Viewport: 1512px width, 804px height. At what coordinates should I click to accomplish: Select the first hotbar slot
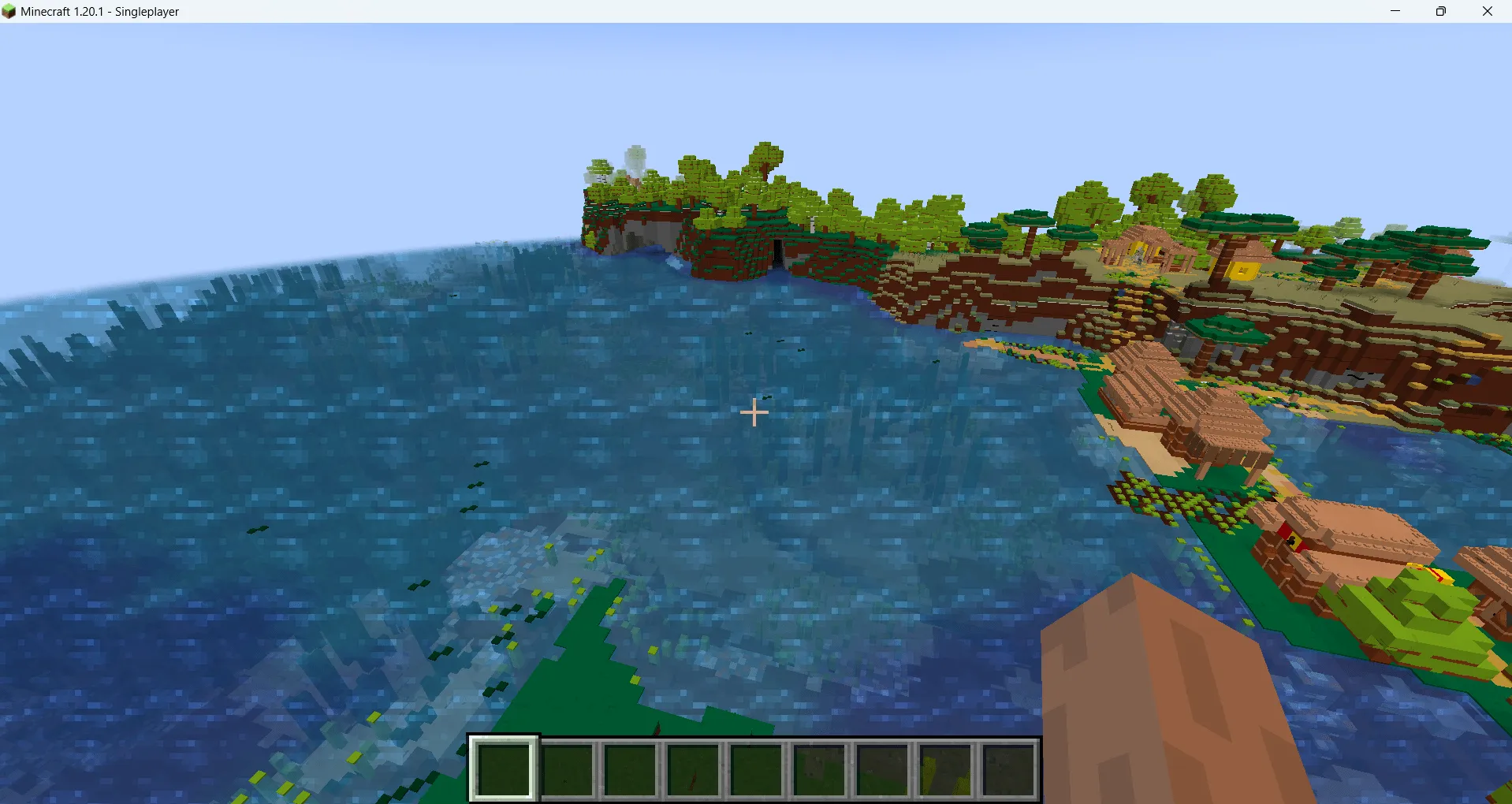pyautogui.click(x=505, y=769)
